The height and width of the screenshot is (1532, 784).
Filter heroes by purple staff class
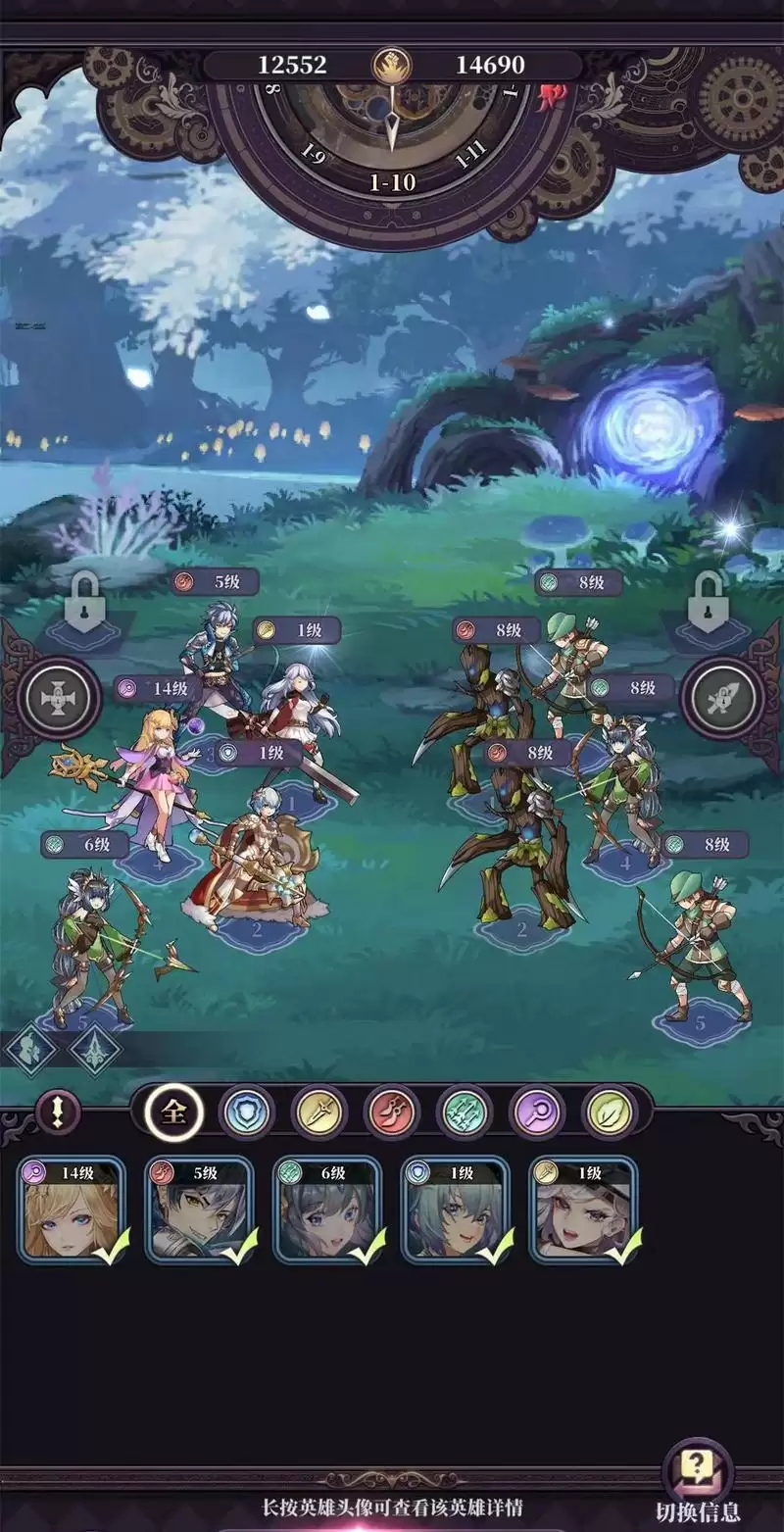point(537,1112)
